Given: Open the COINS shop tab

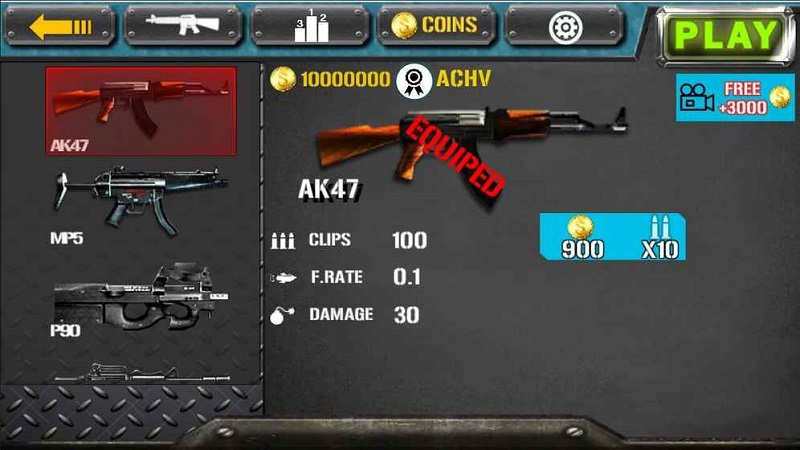Looking at the screenshot, I should pos(435,25).
